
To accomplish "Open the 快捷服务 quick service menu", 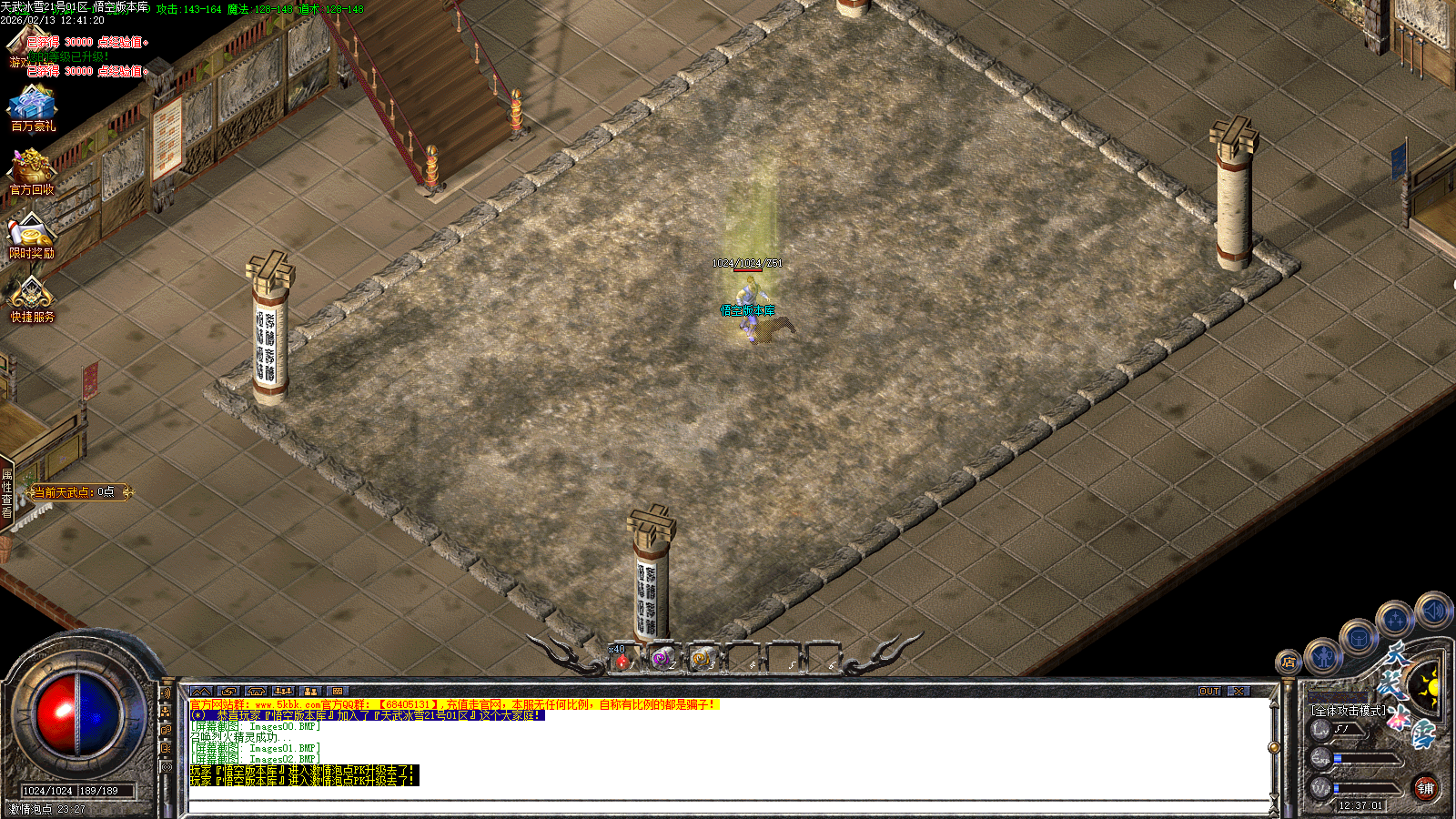I will [x=33, y=298].
